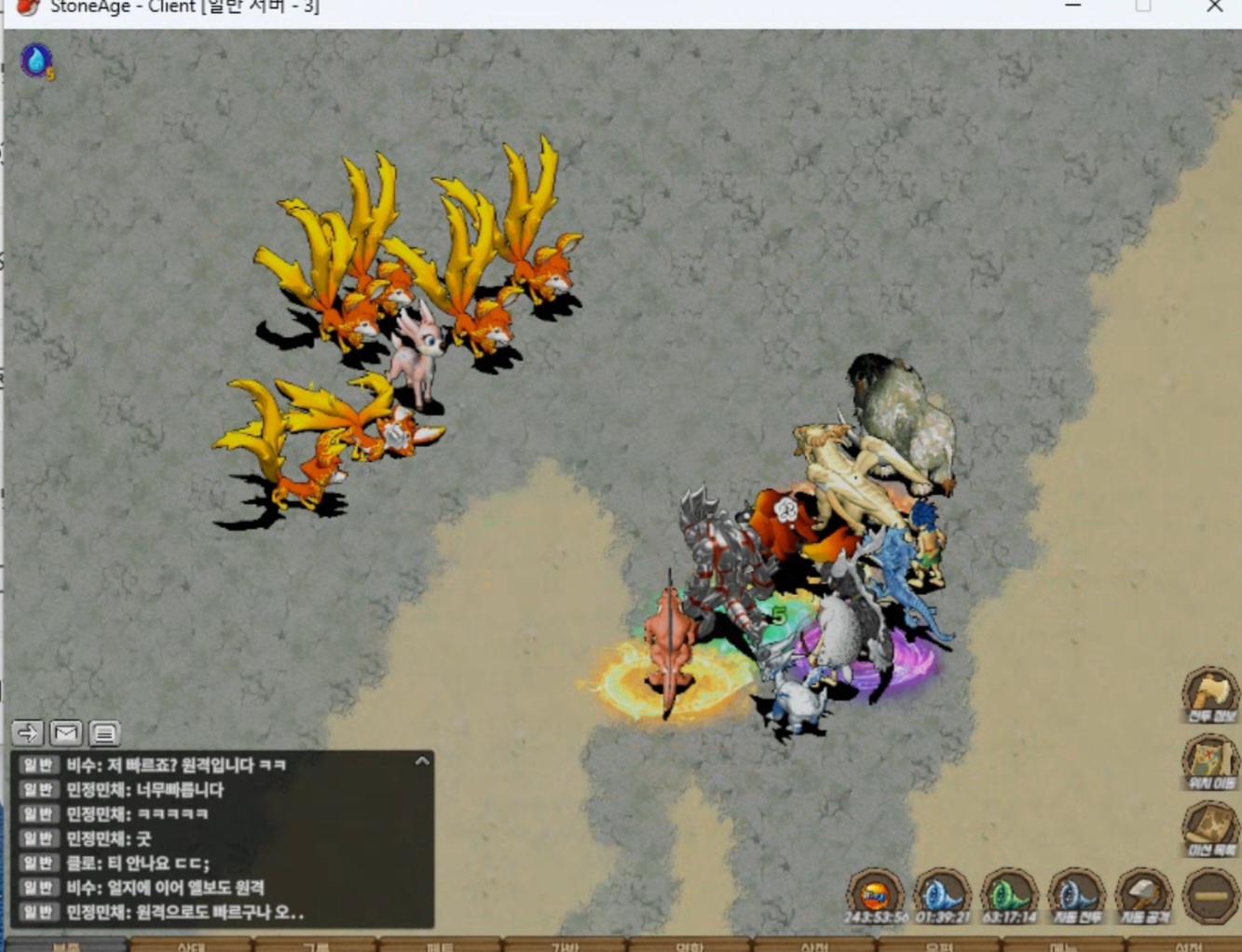Open the 위치 이동 map icon
The width and height of the screenshot is (1242, 952).
[1209, 760]
